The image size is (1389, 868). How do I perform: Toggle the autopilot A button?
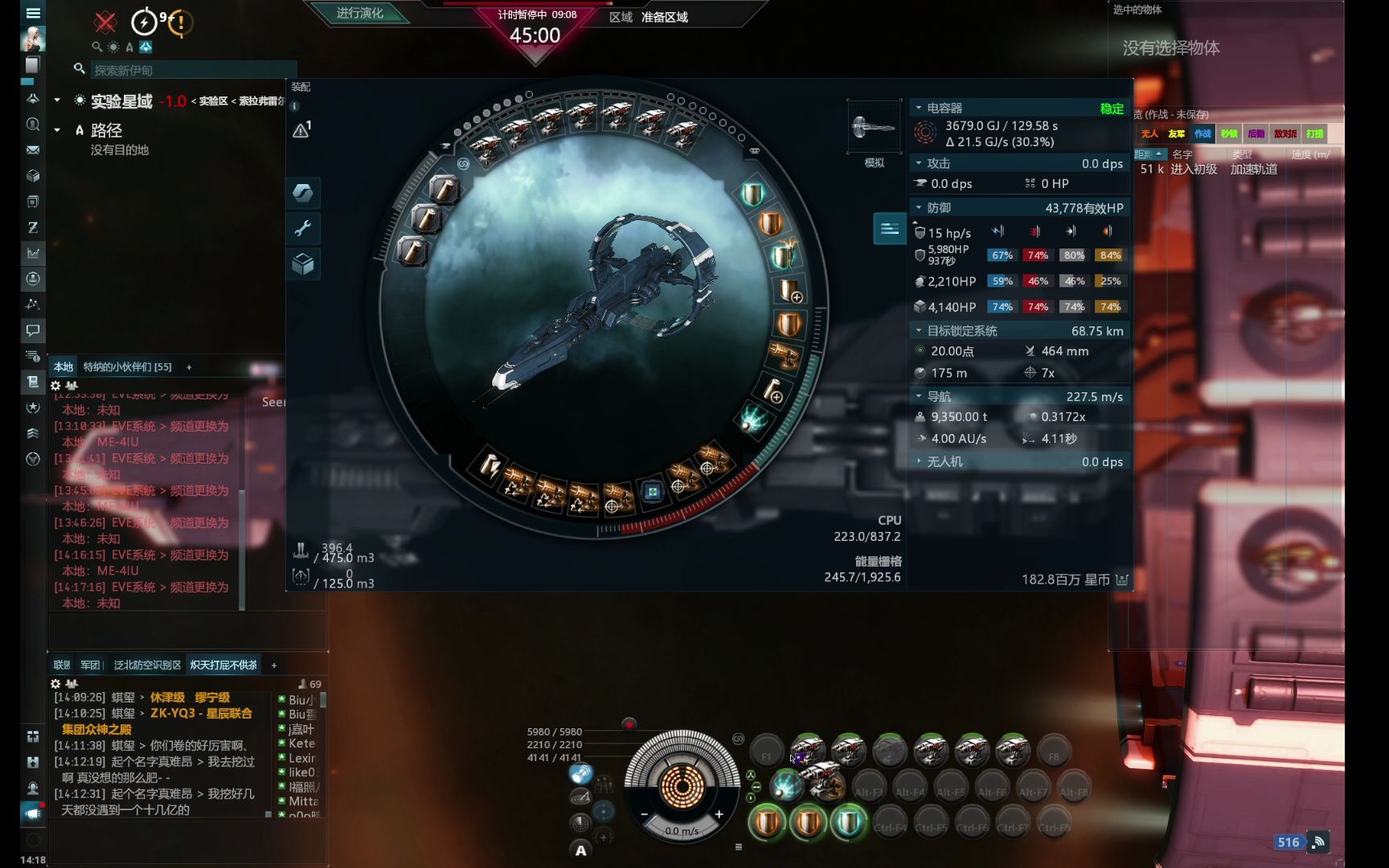click(x=580, y=850)
